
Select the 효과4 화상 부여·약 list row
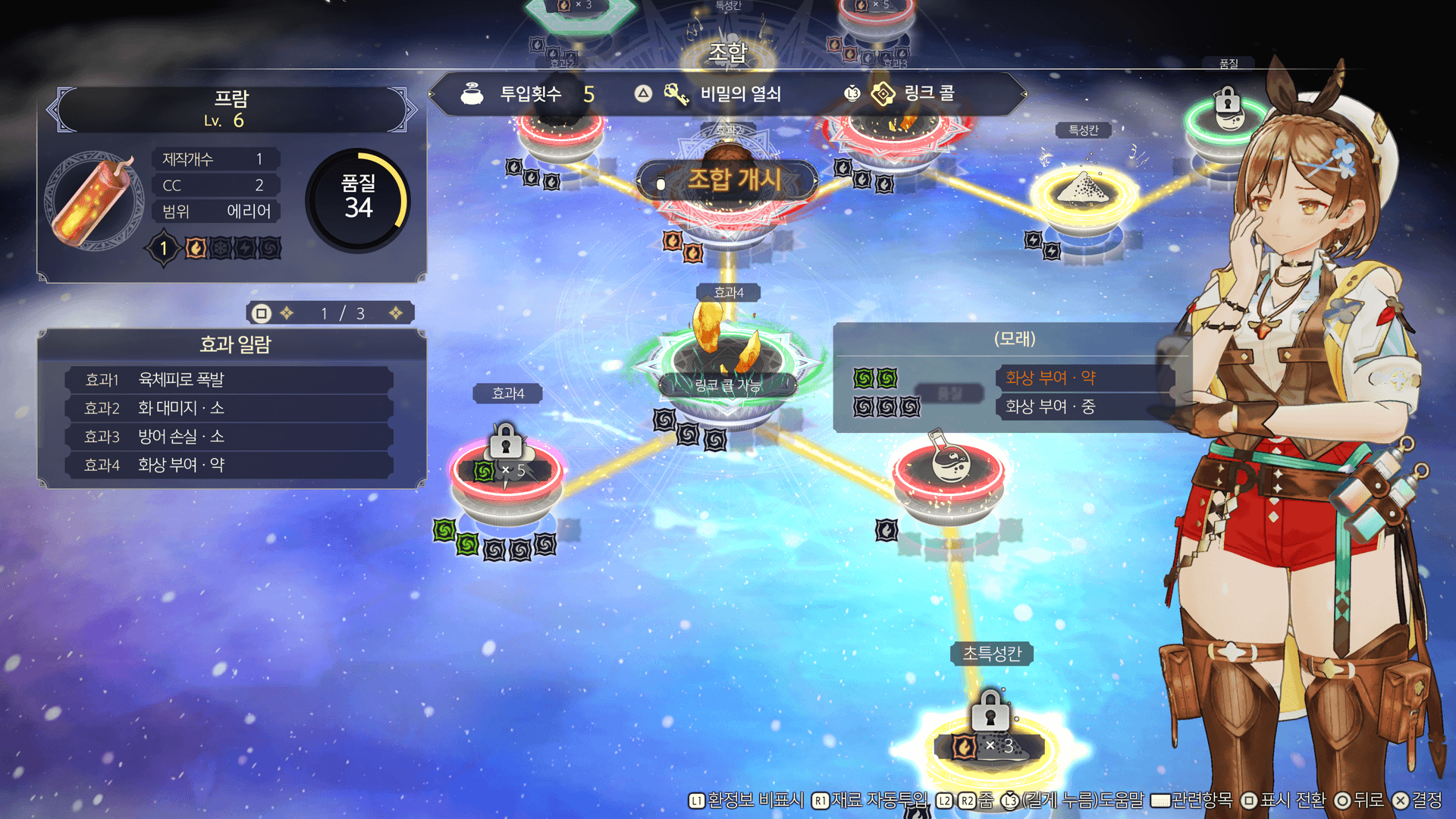tap(229, 465)
